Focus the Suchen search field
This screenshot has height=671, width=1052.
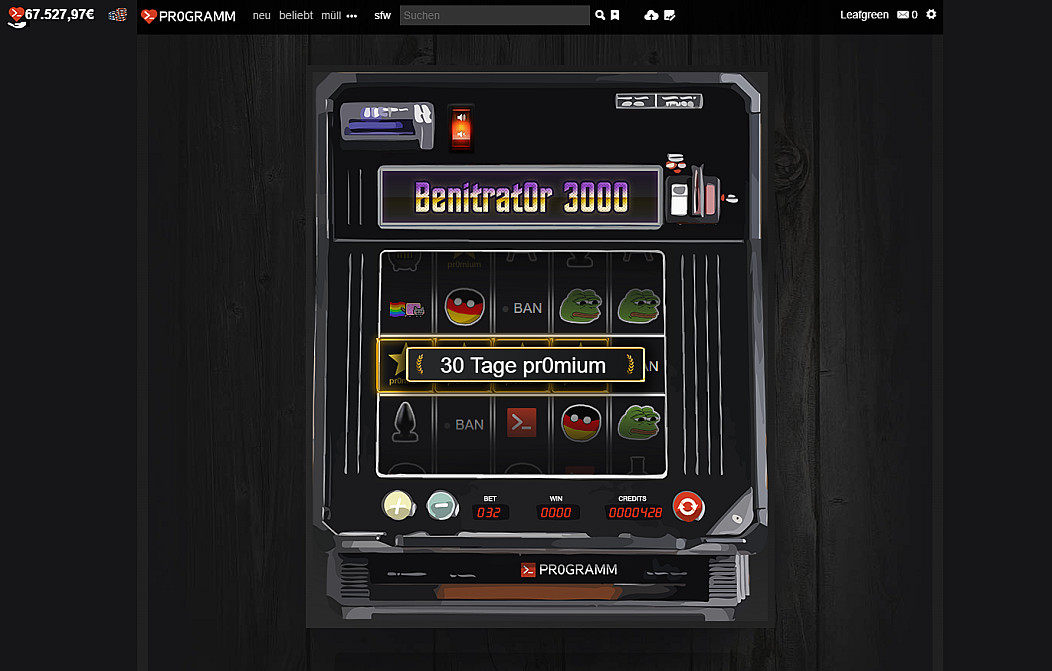click(x=494, y=16)
